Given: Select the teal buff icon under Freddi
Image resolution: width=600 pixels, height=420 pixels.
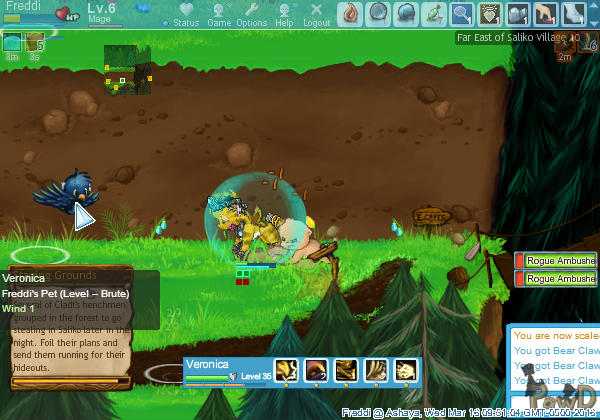Looking at the screenshot, I should 12,43.
